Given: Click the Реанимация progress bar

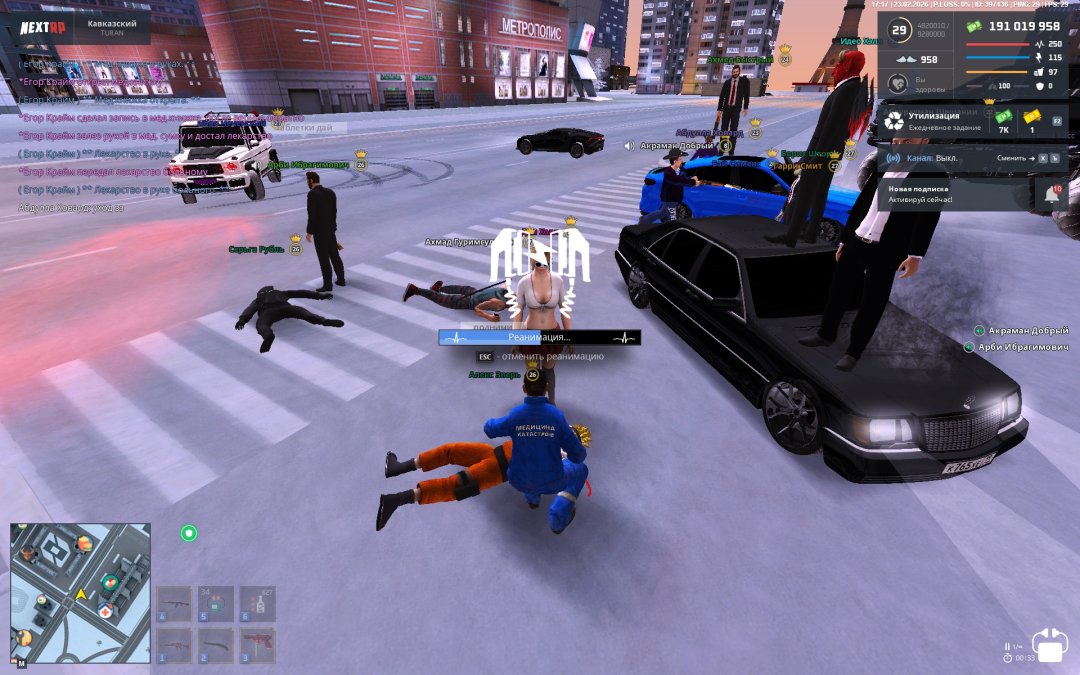Looking at the screenshot, I should point(539,338).
